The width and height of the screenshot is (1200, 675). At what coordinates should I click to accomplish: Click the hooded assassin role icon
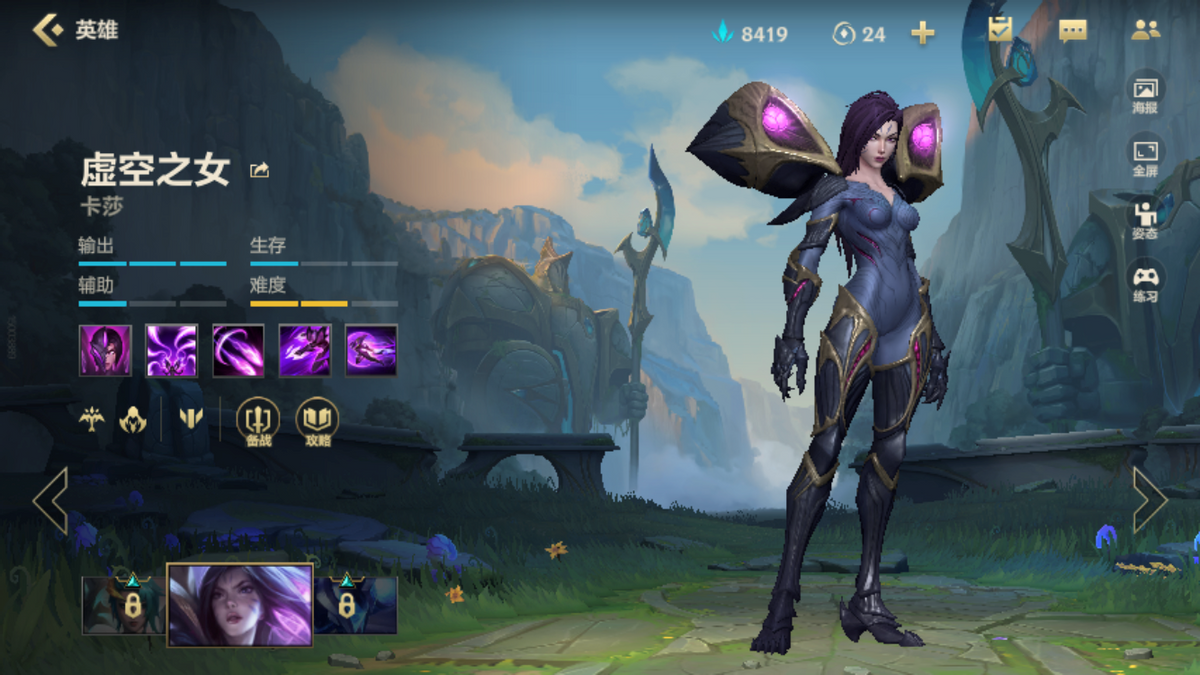coord(133,420)
